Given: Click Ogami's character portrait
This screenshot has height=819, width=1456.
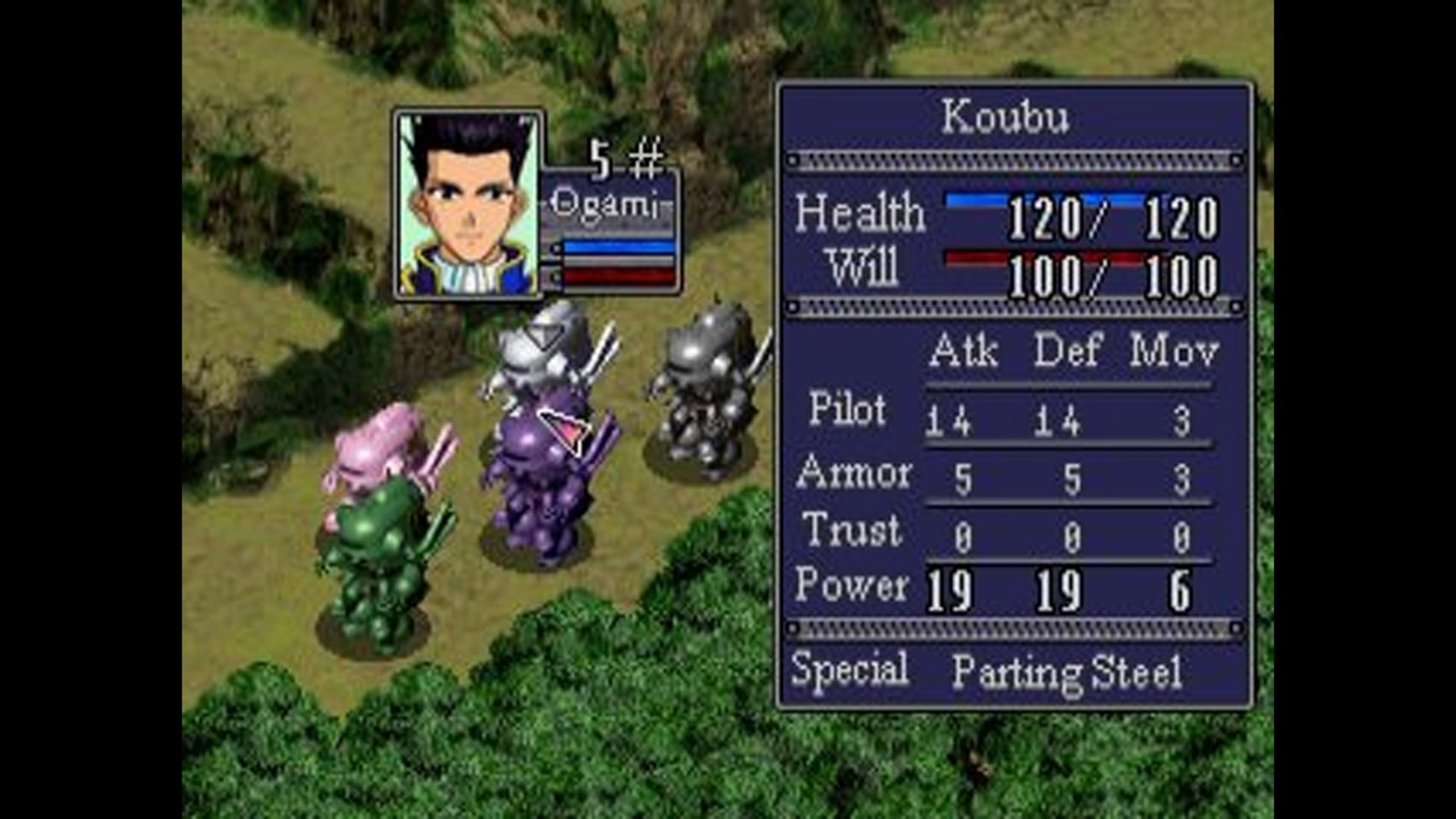Looking at the screenshot, I should tap(468, 204).
